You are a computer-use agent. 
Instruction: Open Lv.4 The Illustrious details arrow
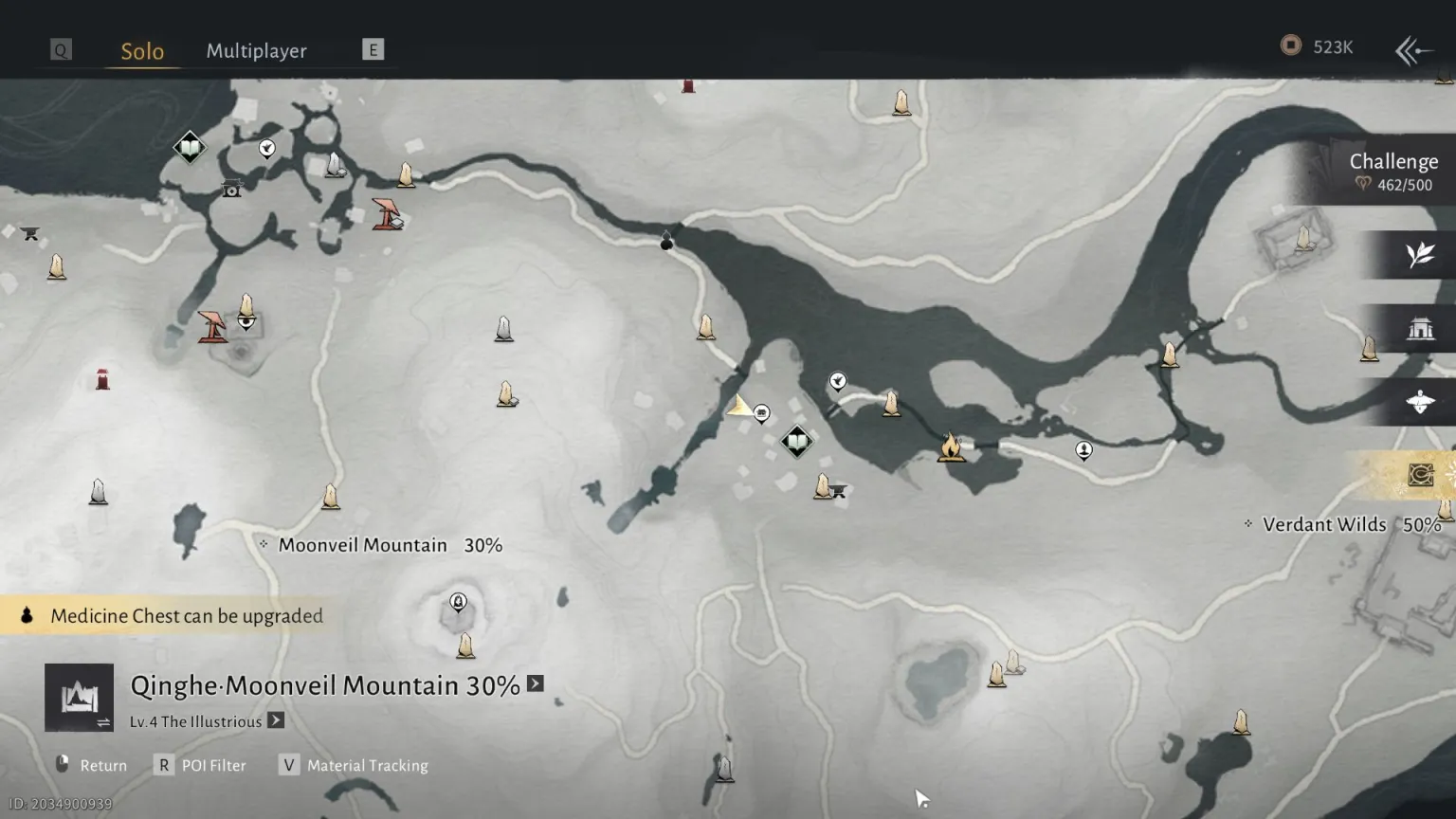pyautogui.click(x=276, y=720)
